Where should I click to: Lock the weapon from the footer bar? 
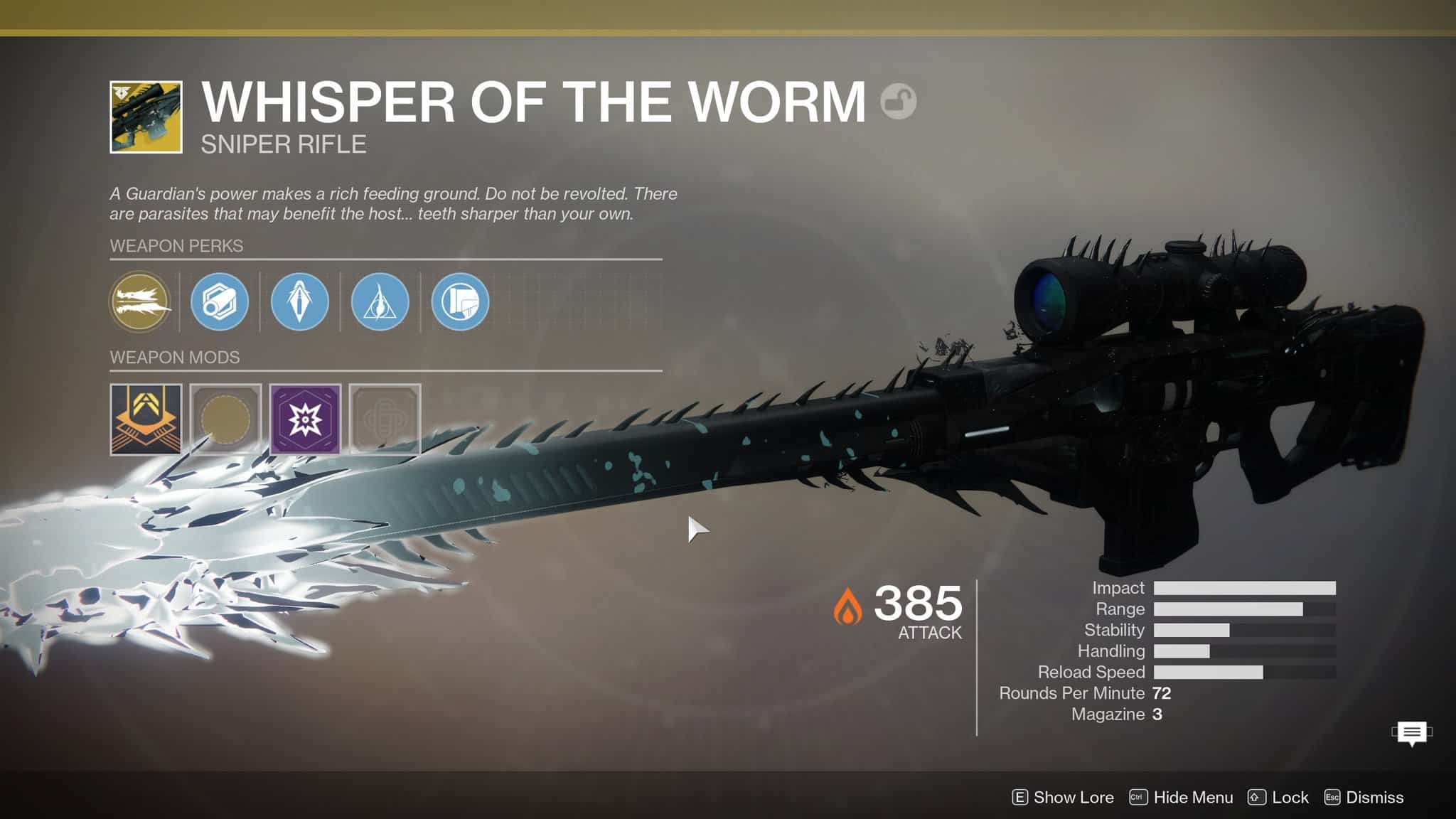point(1278,798)
